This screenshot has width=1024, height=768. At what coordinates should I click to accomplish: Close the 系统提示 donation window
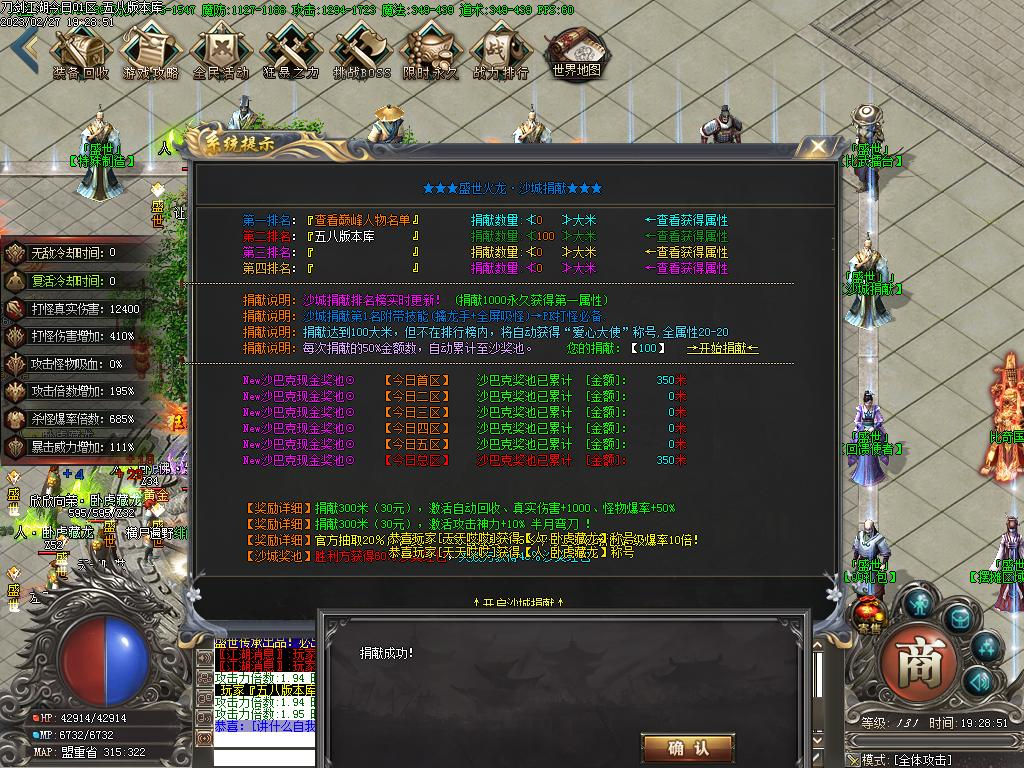[x=818, y=148]
